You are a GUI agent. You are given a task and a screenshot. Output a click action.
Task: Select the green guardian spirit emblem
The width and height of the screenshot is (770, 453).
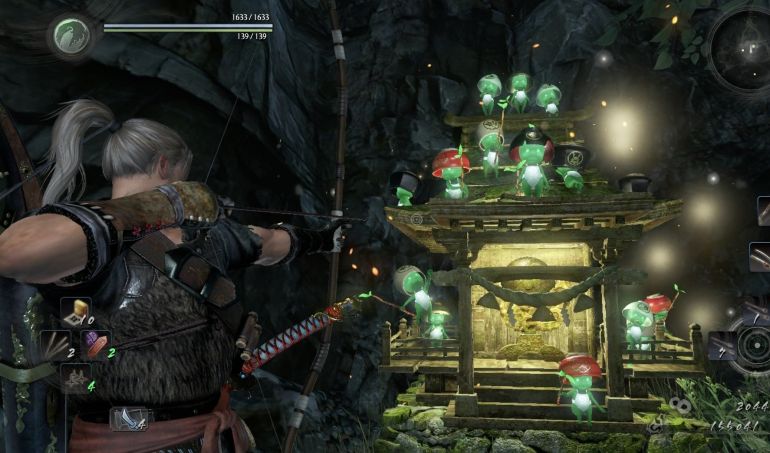[x=72, y=37]
